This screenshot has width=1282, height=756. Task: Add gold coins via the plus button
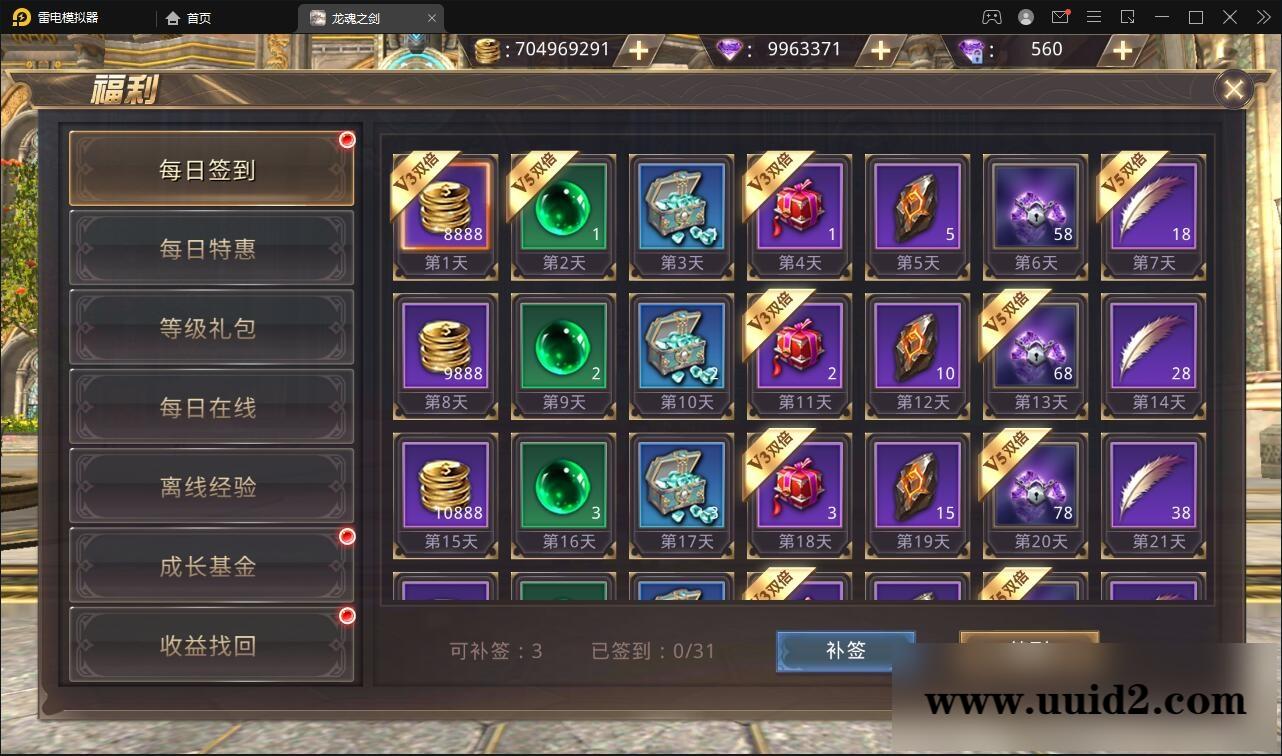click(x=637, y=49)
